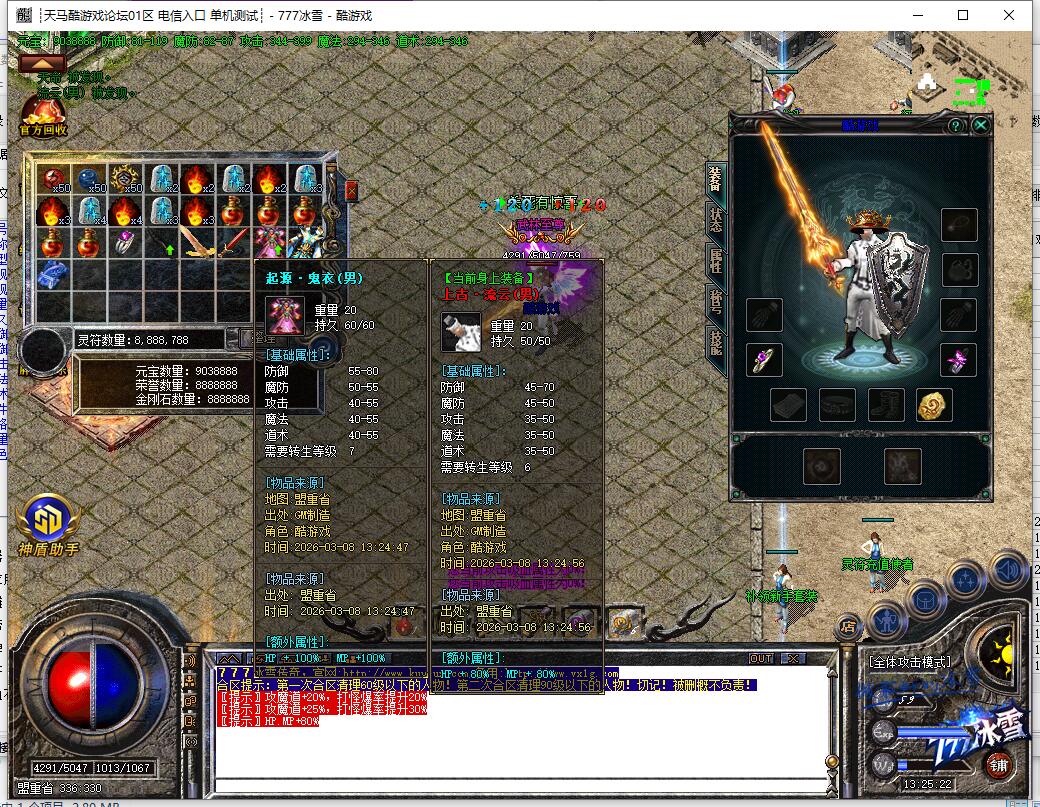
Task: Open the 神盾助手 helper
Action: (x=46, y=524)
